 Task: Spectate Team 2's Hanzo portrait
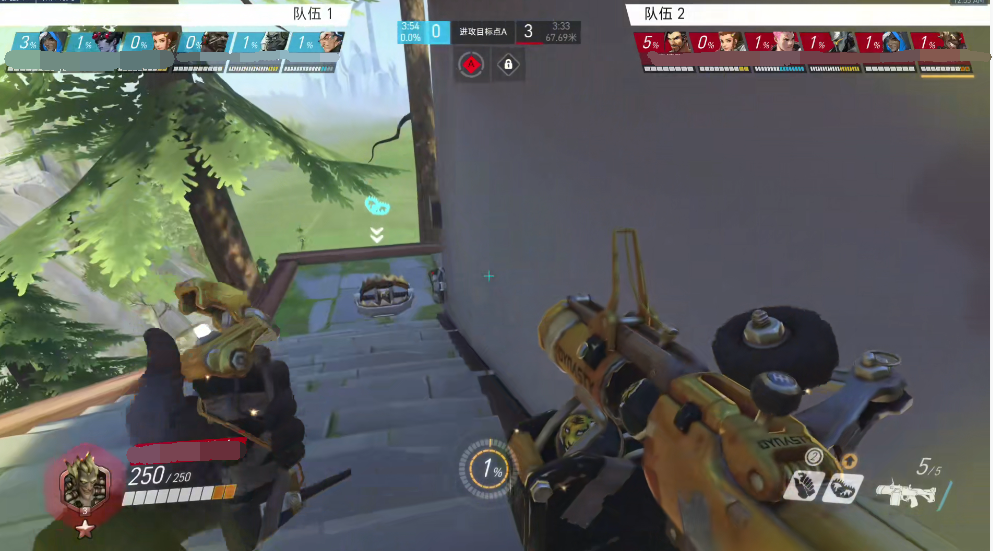(x=677, y=42)
